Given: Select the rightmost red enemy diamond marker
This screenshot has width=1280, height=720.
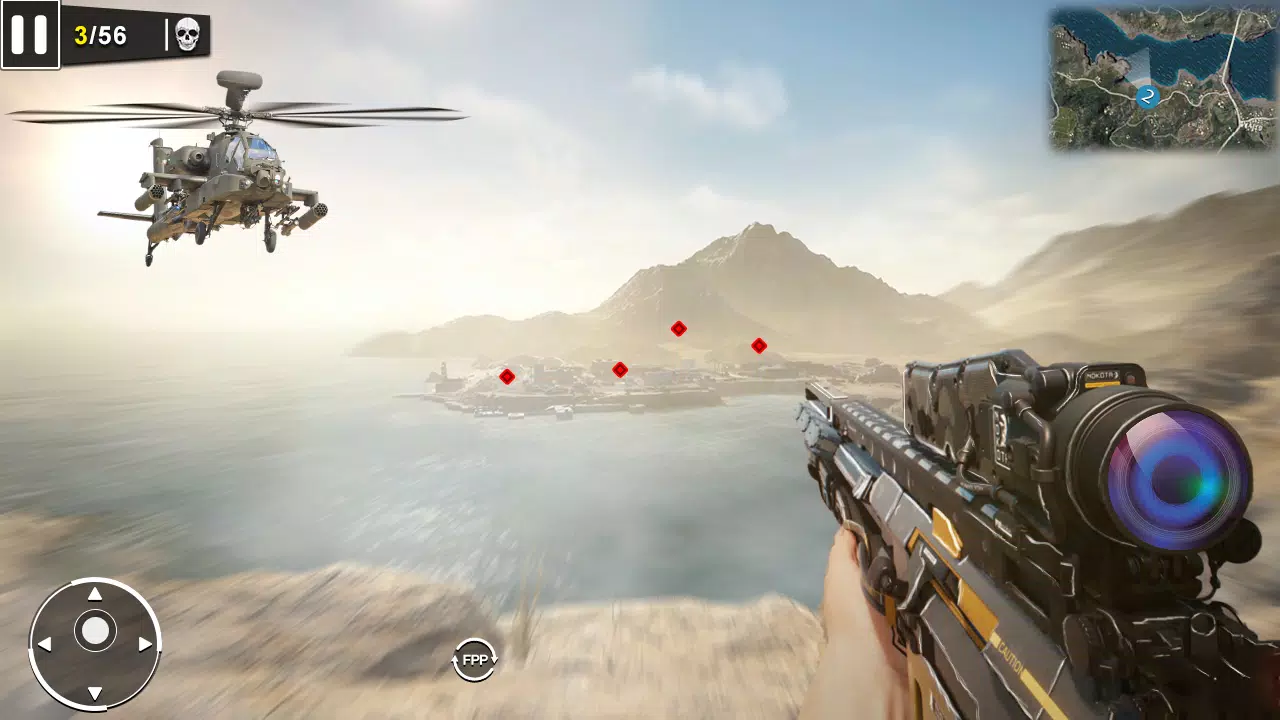Looking at the screenshot, I should tap(758, 345).
